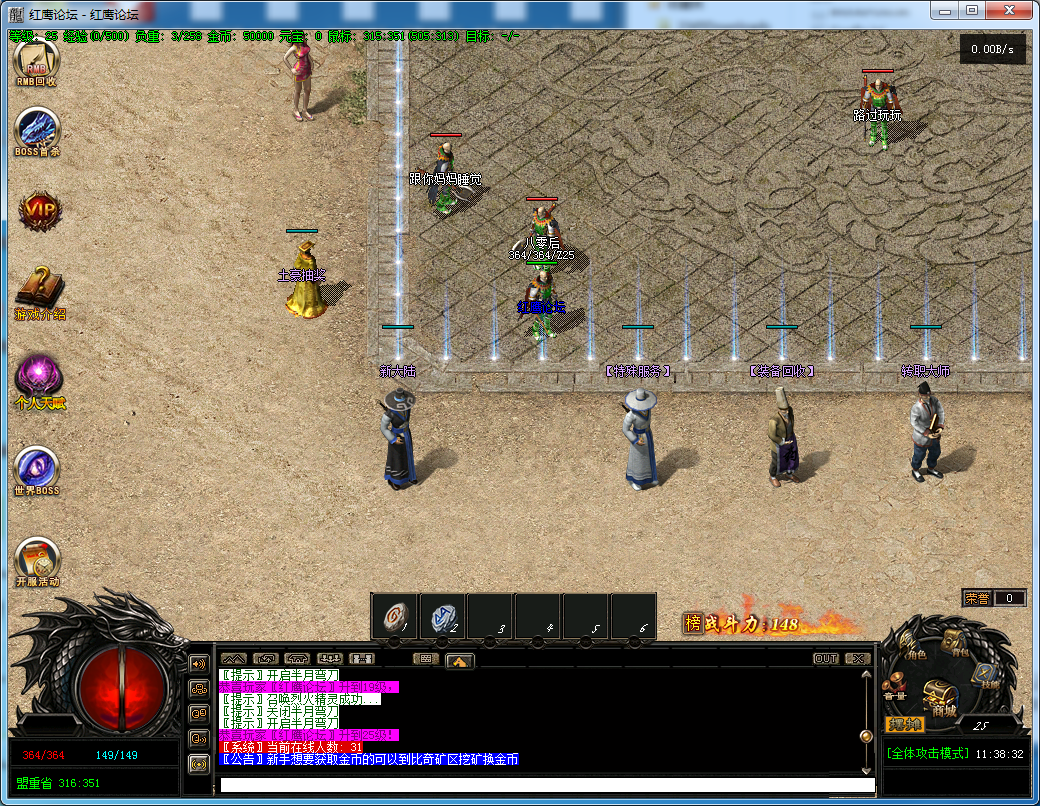Screen dimensions: 1040x806
Task: Toggle the 全体攻击模式 attack mode label
Action: pos(927,753)
